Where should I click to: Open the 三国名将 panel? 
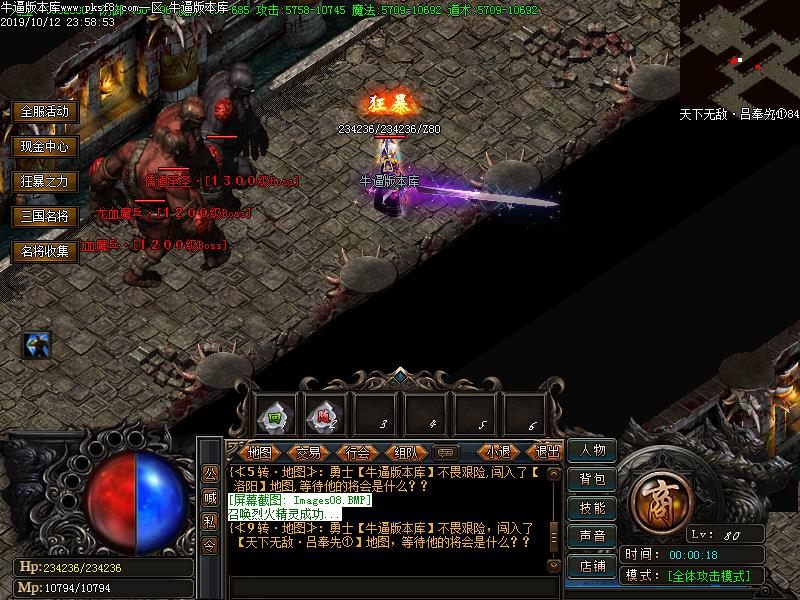45,216
